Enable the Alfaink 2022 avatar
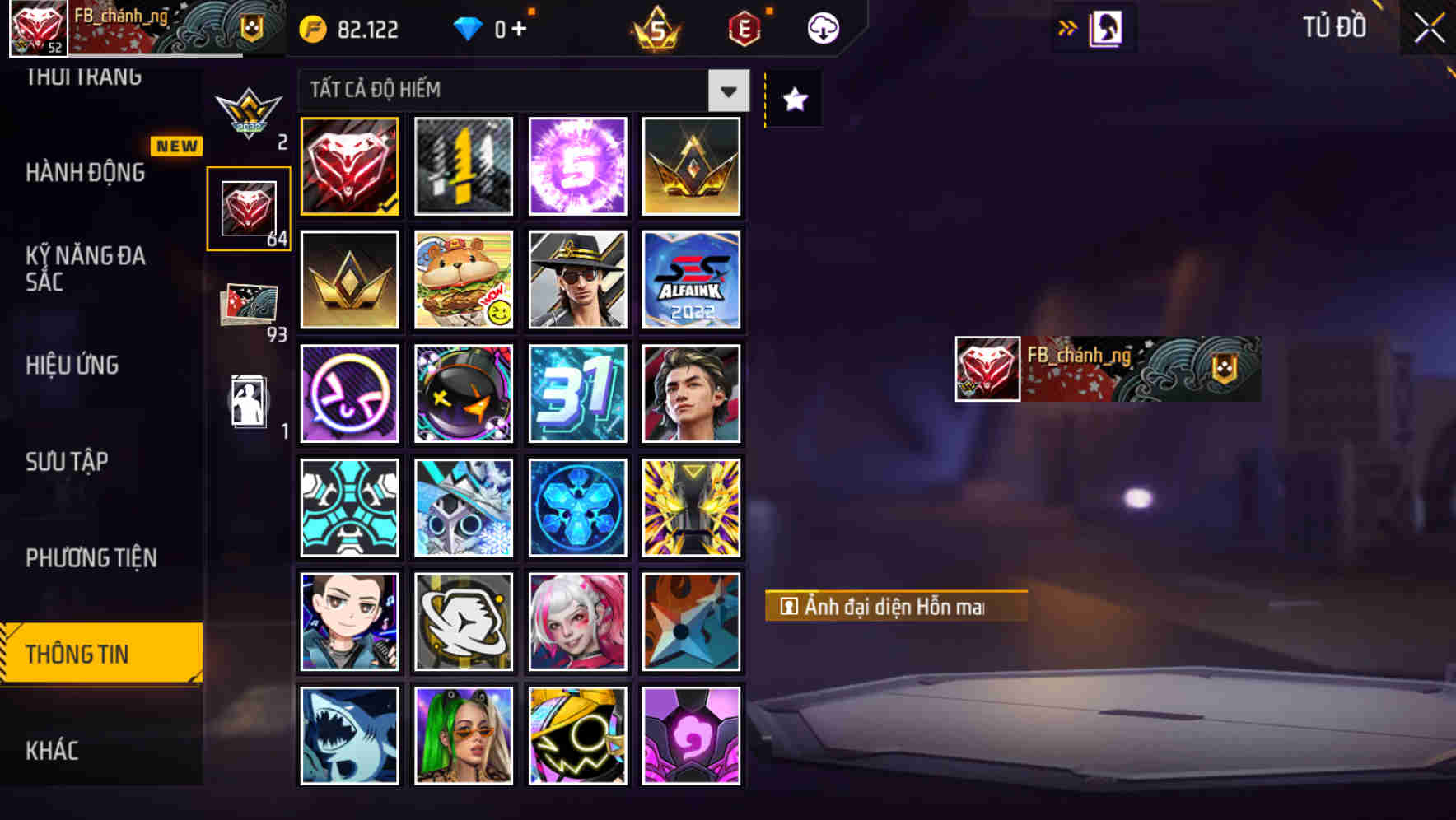This screenshot has width=1456, height=820. (x=692, y=279)
